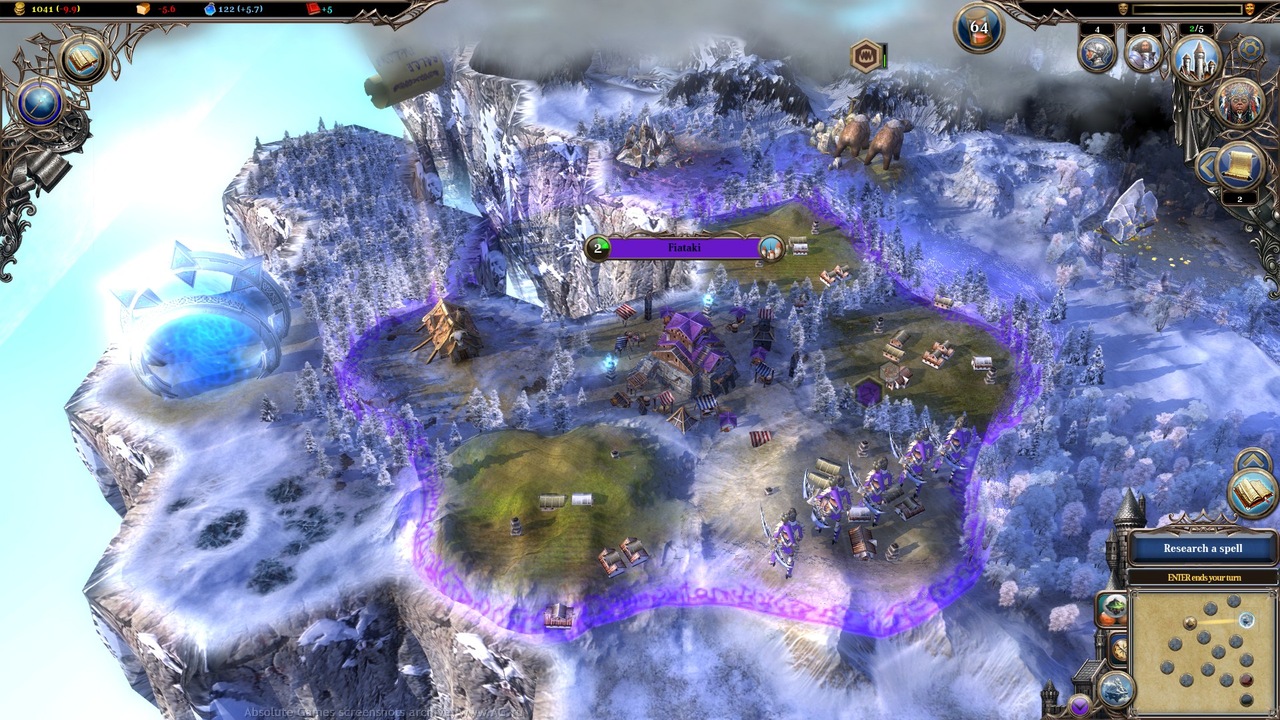Activate the magic wand orb icon
Image resolution: width=1280 pixels, height=720 pixels.
[40, 103]
